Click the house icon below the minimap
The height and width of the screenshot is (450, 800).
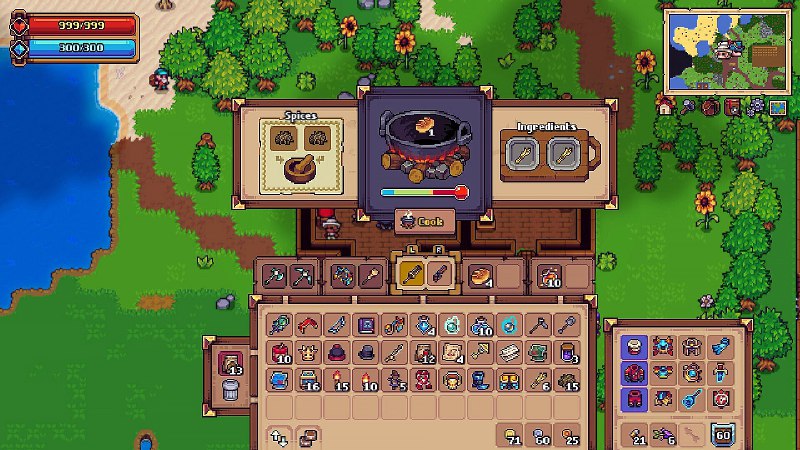tap(664, 105)
